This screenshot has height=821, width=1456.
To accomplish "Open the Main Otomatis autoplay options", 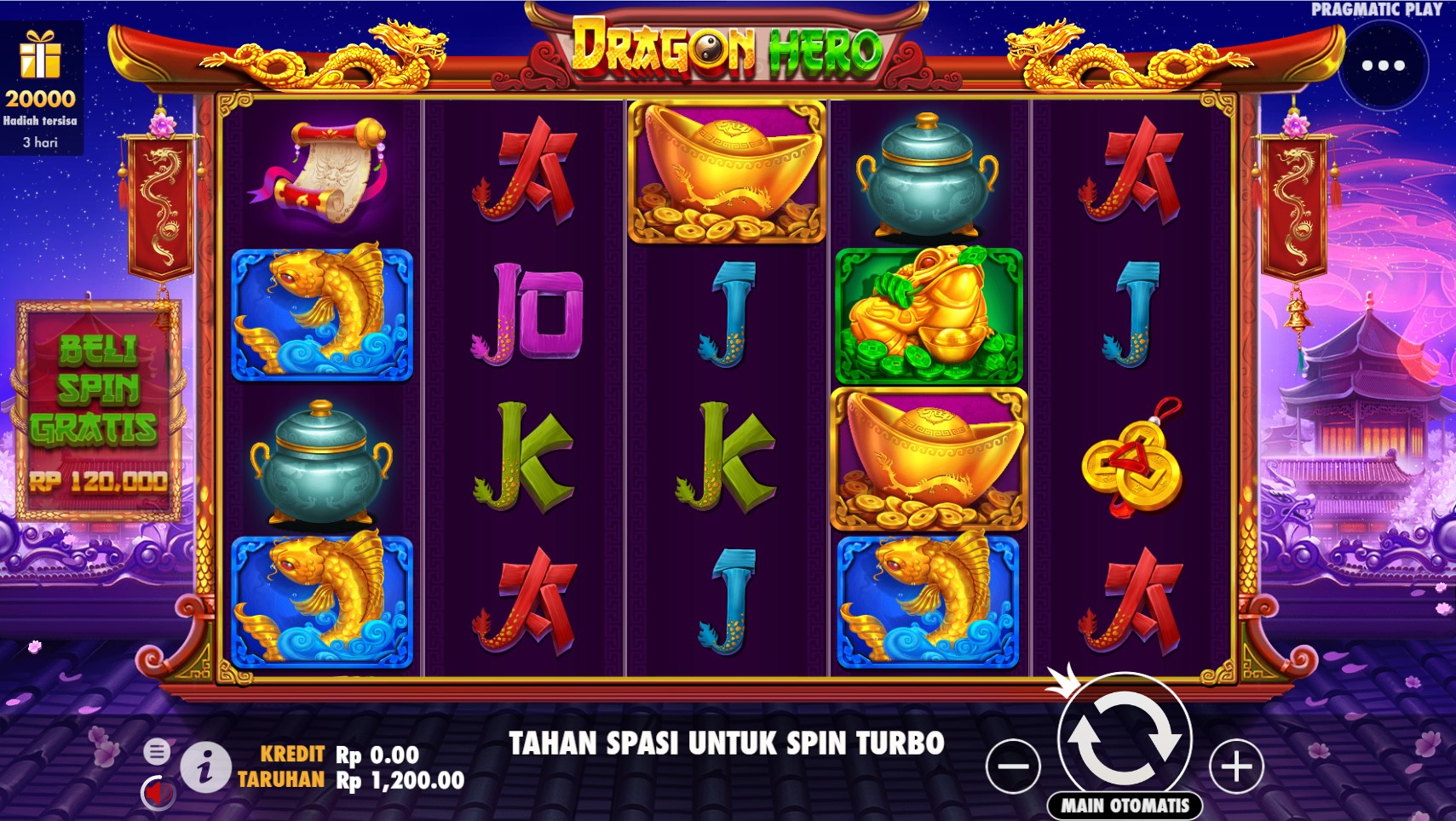I will [1125, 805].
